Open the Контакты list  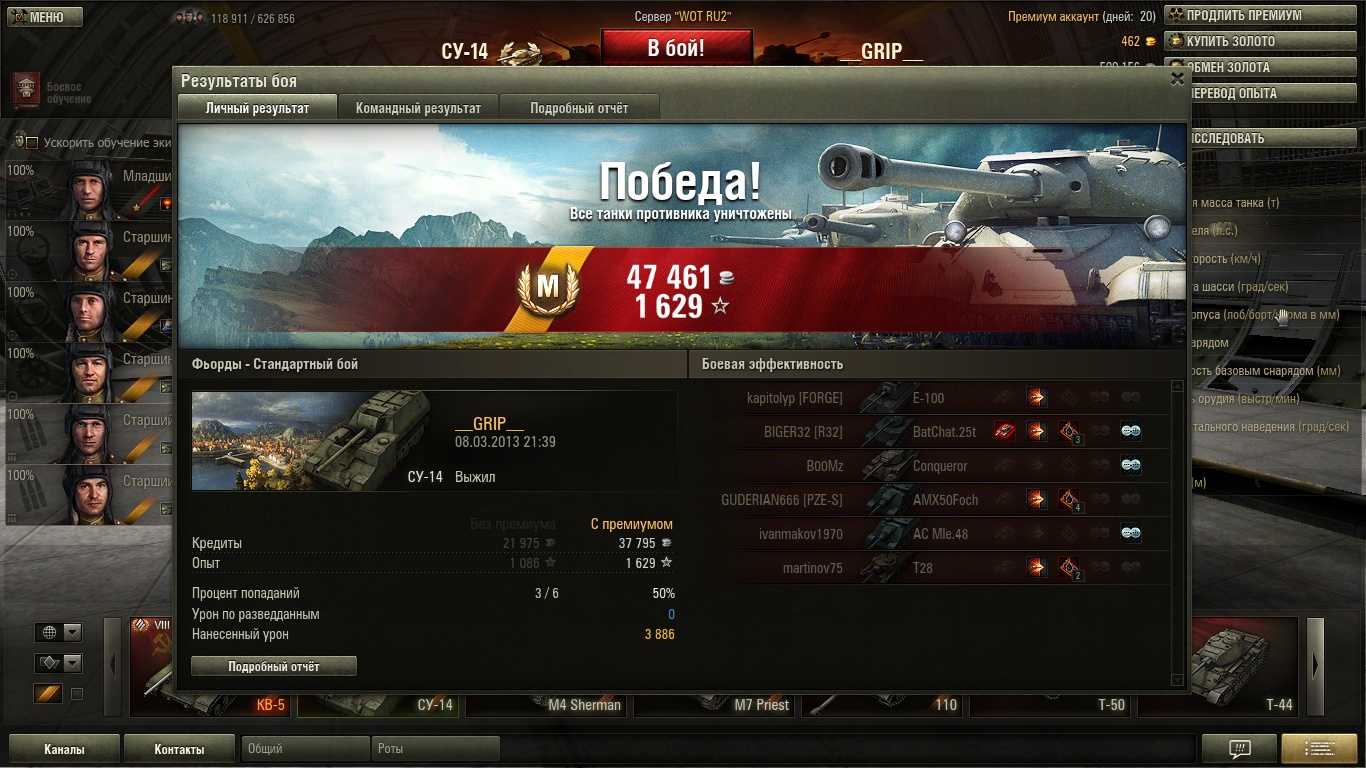click(179, 749)
